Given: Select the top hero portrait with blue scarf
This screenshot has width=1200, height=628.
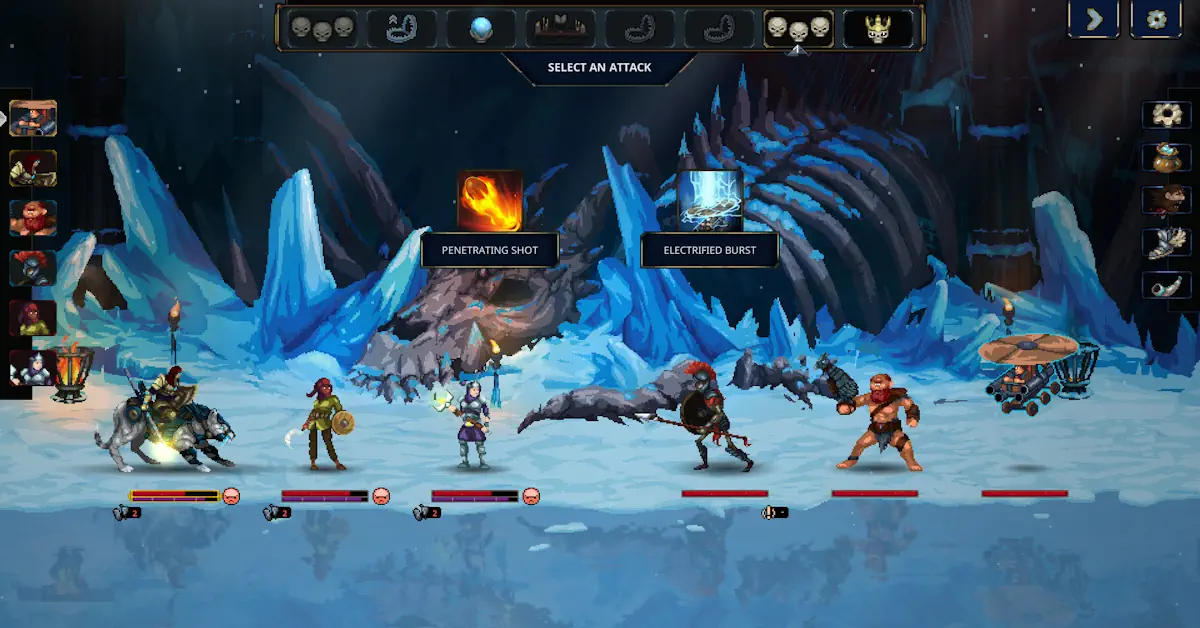Looking at the screenshot, I should pyautogui.click(x=33, y=118).
